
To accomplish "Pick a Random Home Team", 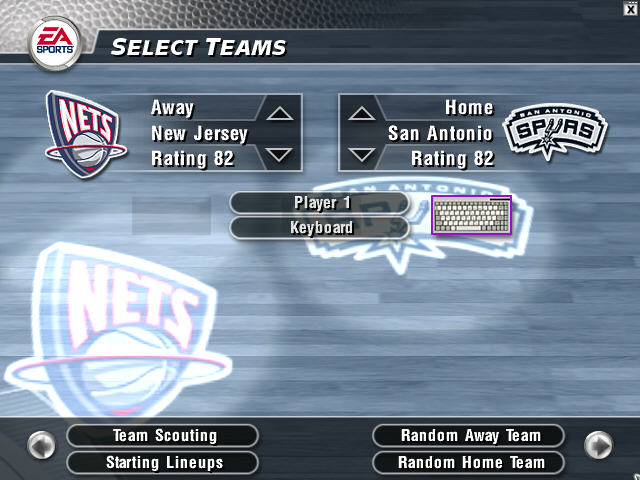I will 468,463.
